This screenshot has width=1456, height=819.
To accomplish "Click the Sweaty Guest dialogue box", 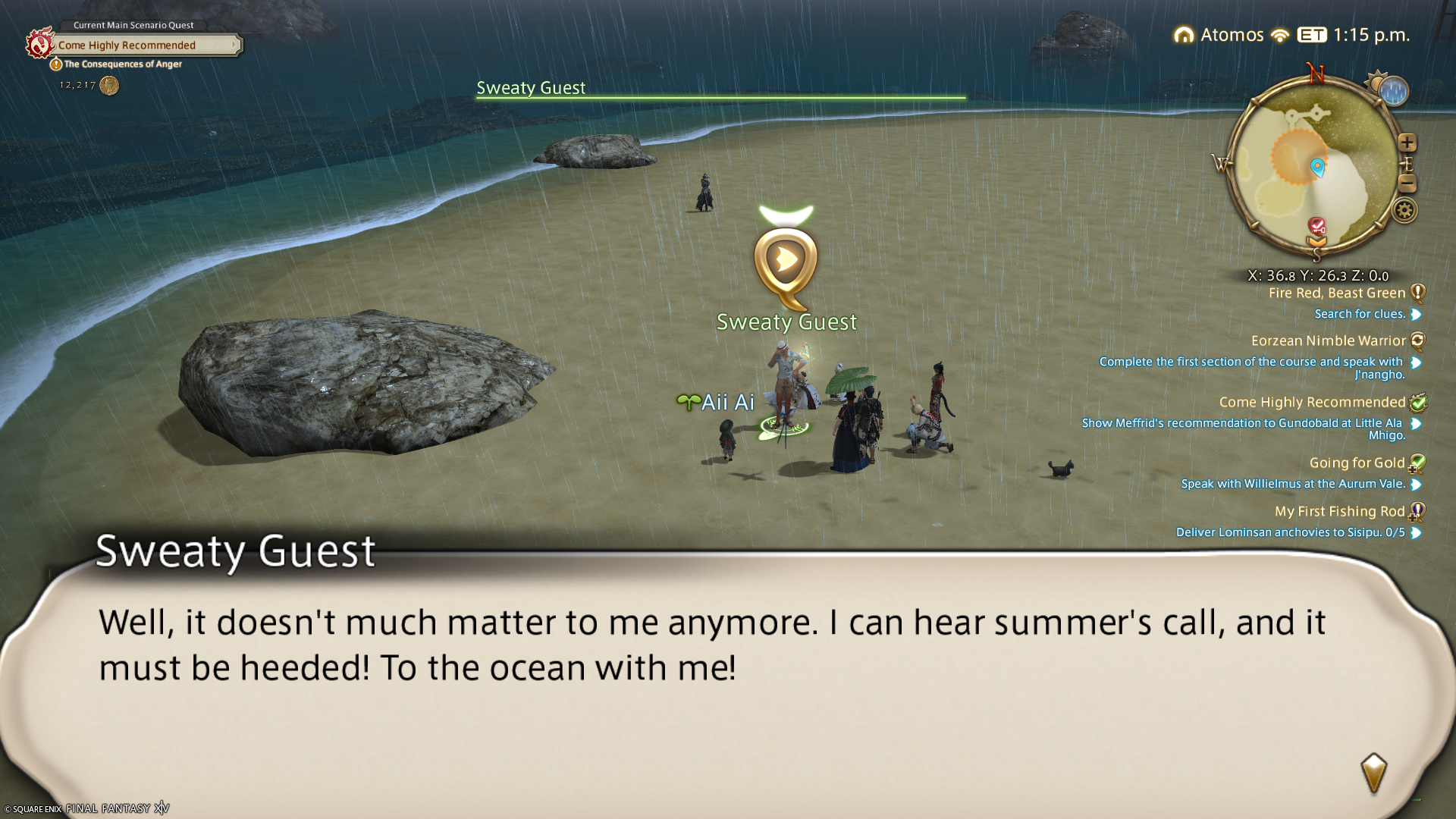I will pyautogui.click(x=713, y=667).
